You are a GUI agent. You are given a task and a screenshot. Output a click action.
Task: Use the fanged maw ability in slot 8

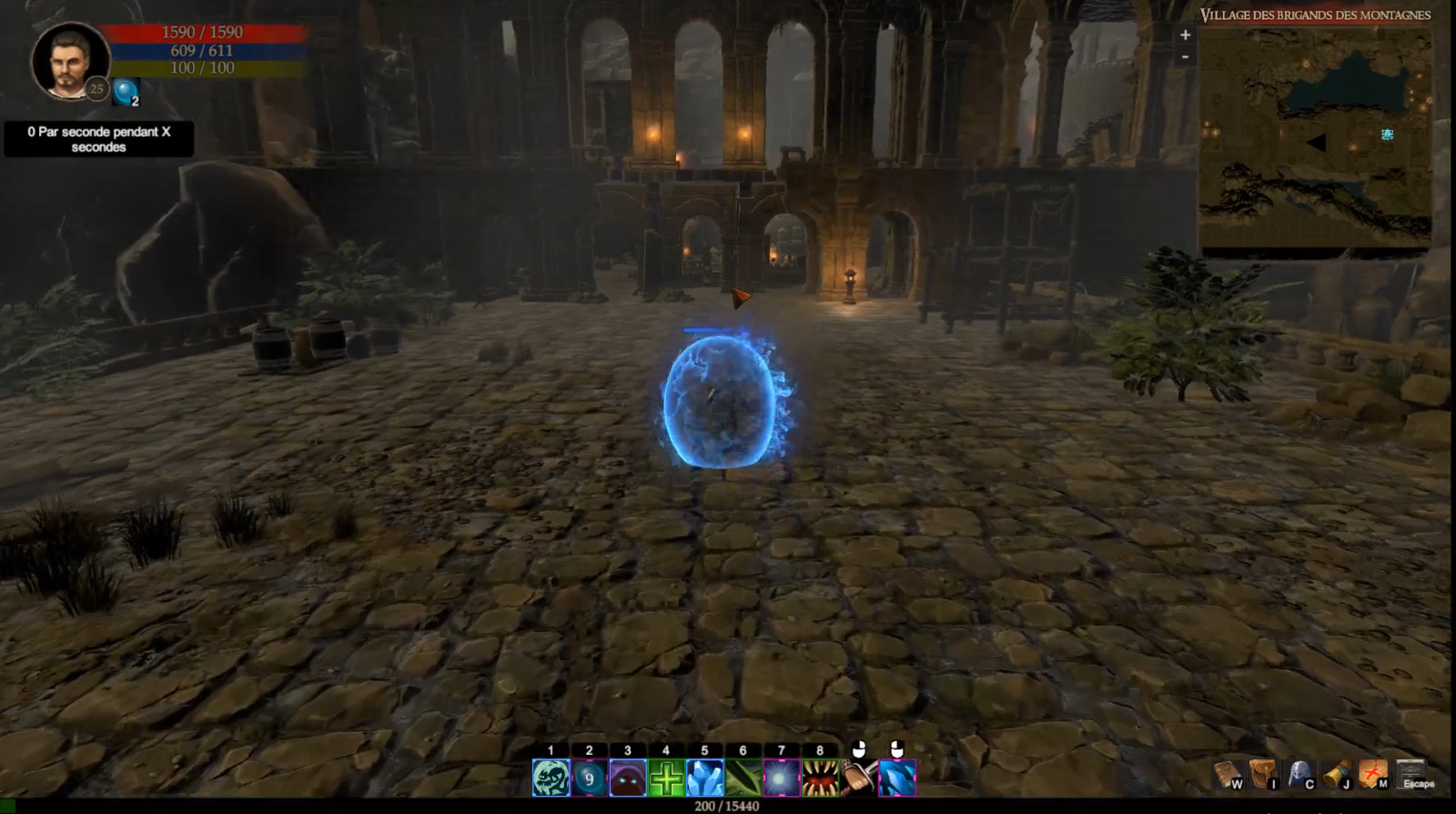(820, 779)
